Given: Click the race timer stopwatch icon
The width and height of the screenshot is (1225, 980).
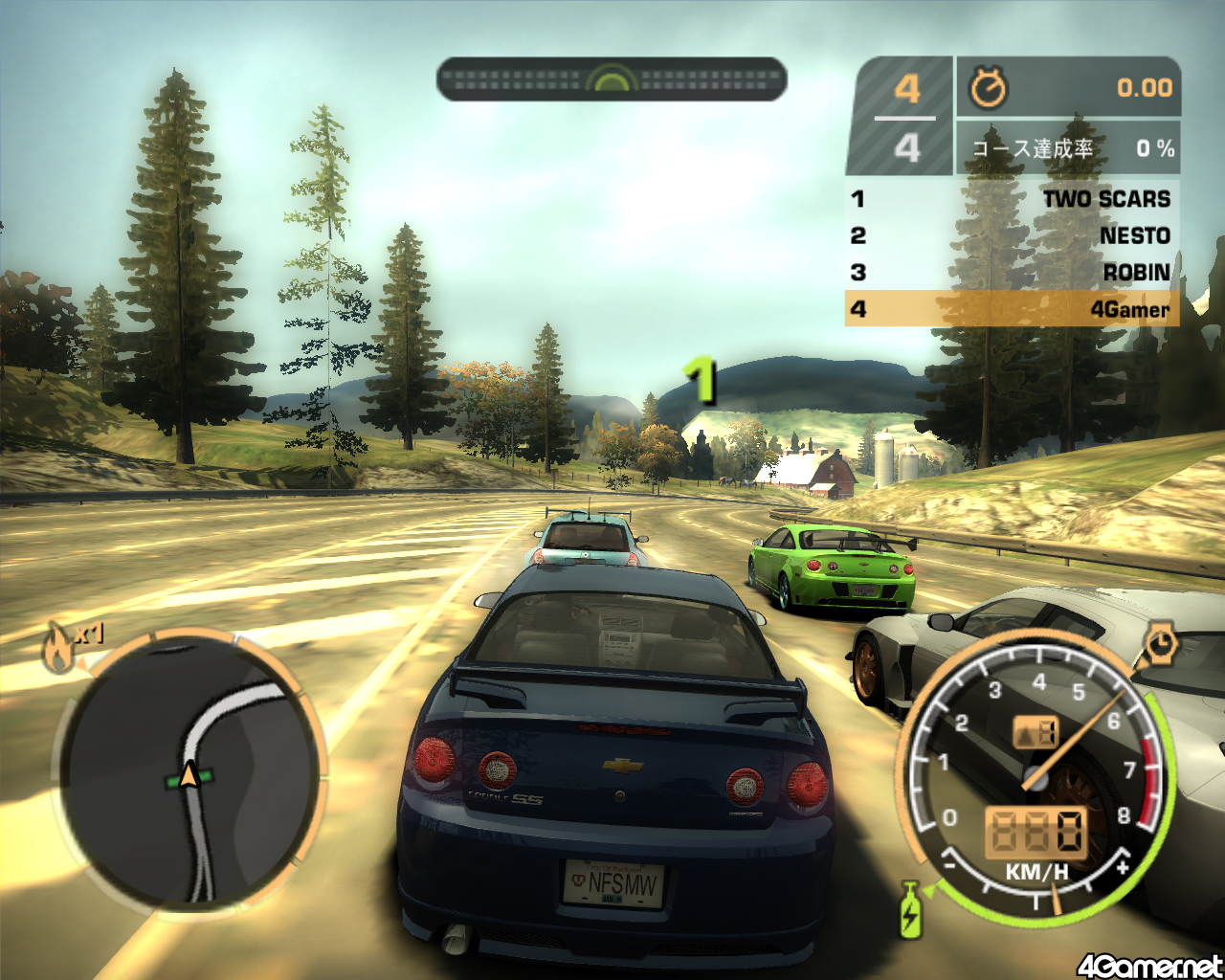Looking at the screenshot, I should tap(989, 88).
